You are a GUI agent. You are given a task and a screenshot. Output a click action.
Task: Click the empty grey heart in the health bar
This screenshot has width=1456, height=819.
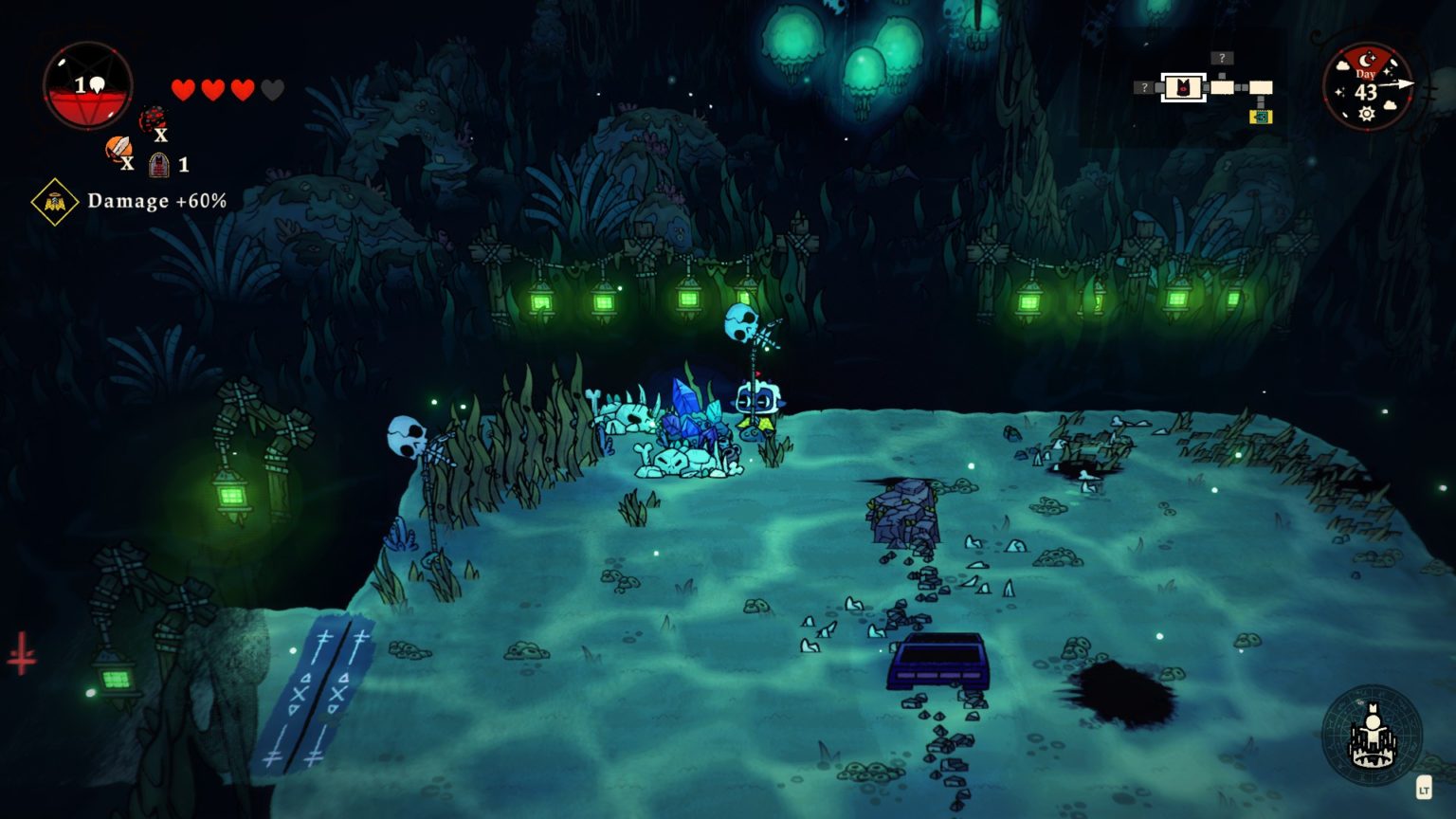point(273,89)
